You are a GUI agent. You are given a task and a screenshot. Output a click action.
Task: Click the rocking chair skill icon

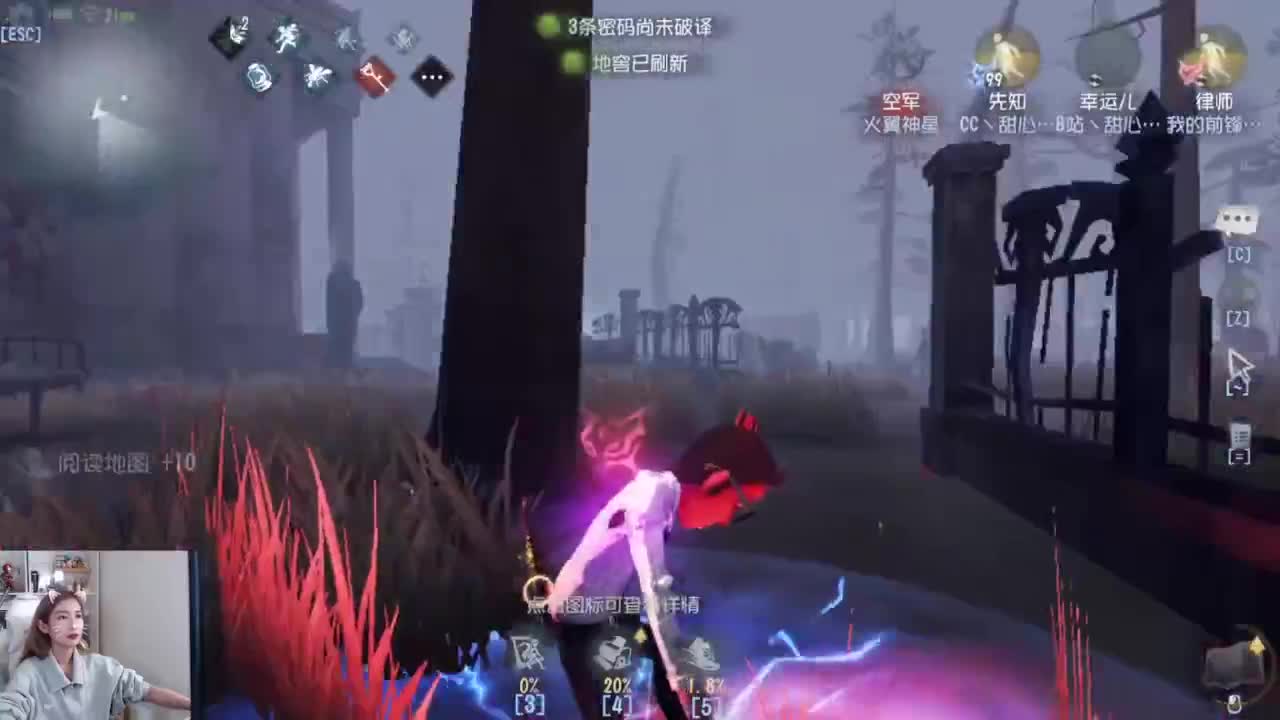(258, 76)
